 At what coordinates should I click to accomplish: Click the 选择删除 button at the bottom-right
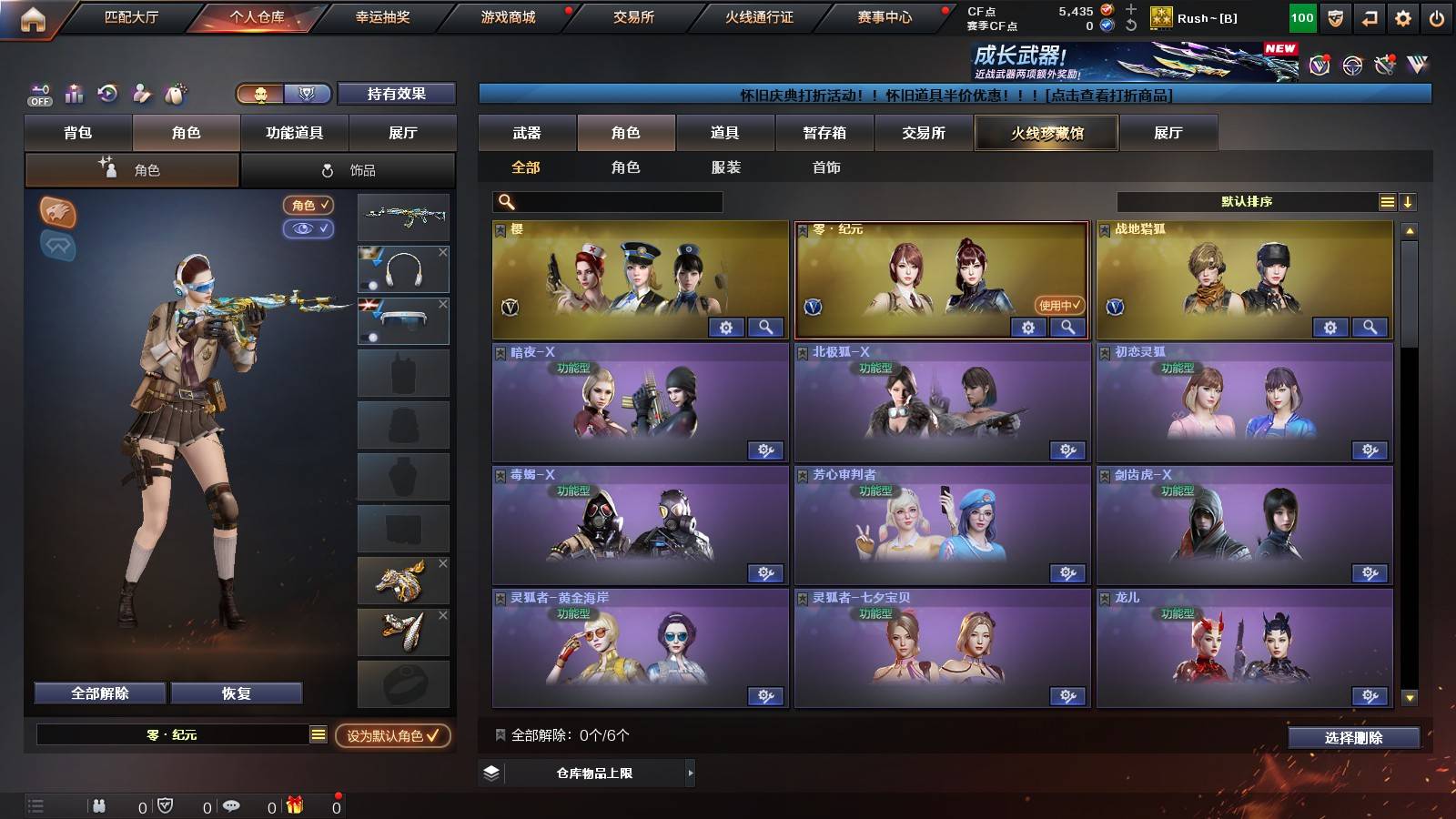pos(1353,739)
